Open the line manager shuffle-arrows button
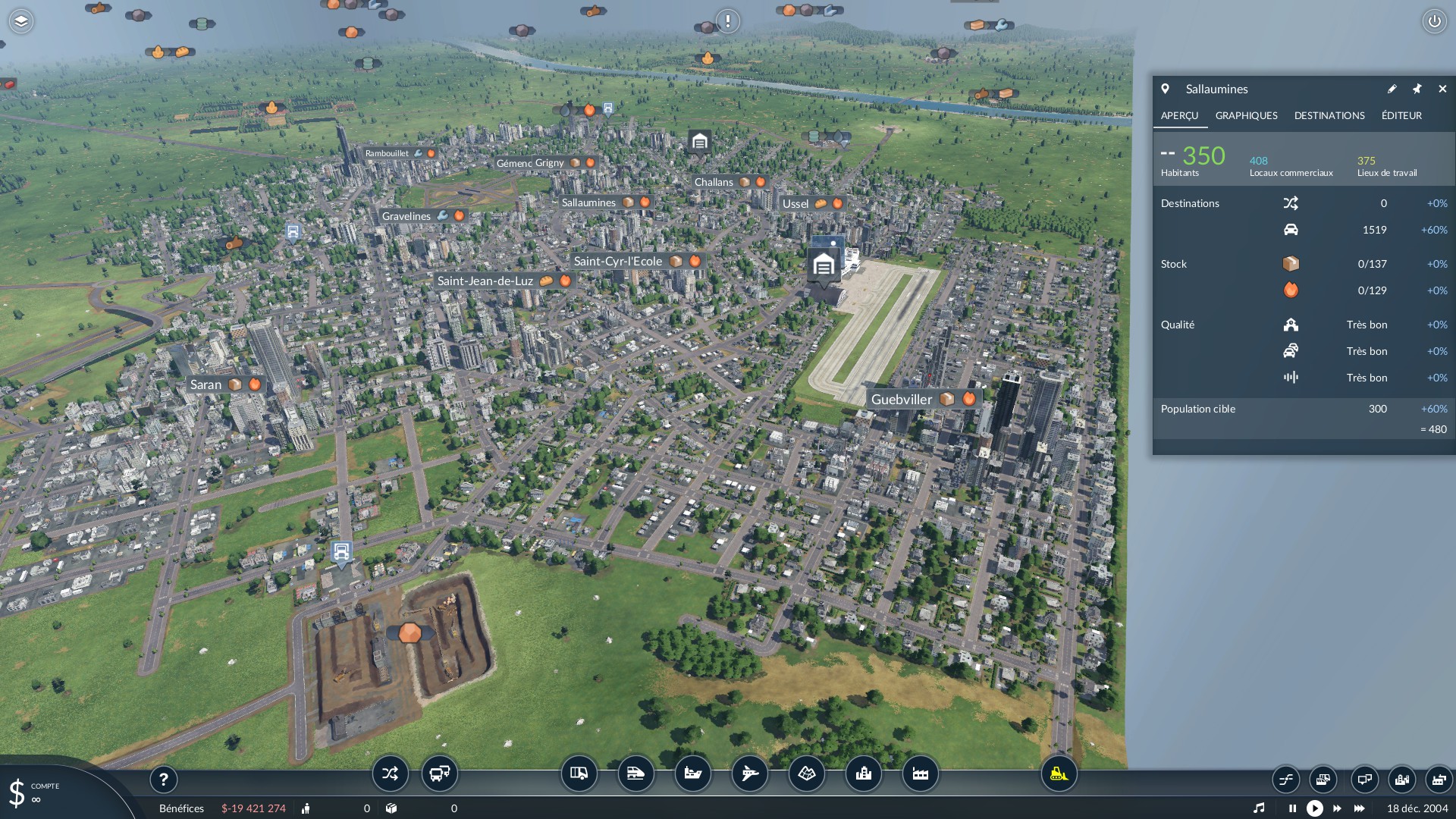Viewport: 1456px width, 819px height. (390, 773)
